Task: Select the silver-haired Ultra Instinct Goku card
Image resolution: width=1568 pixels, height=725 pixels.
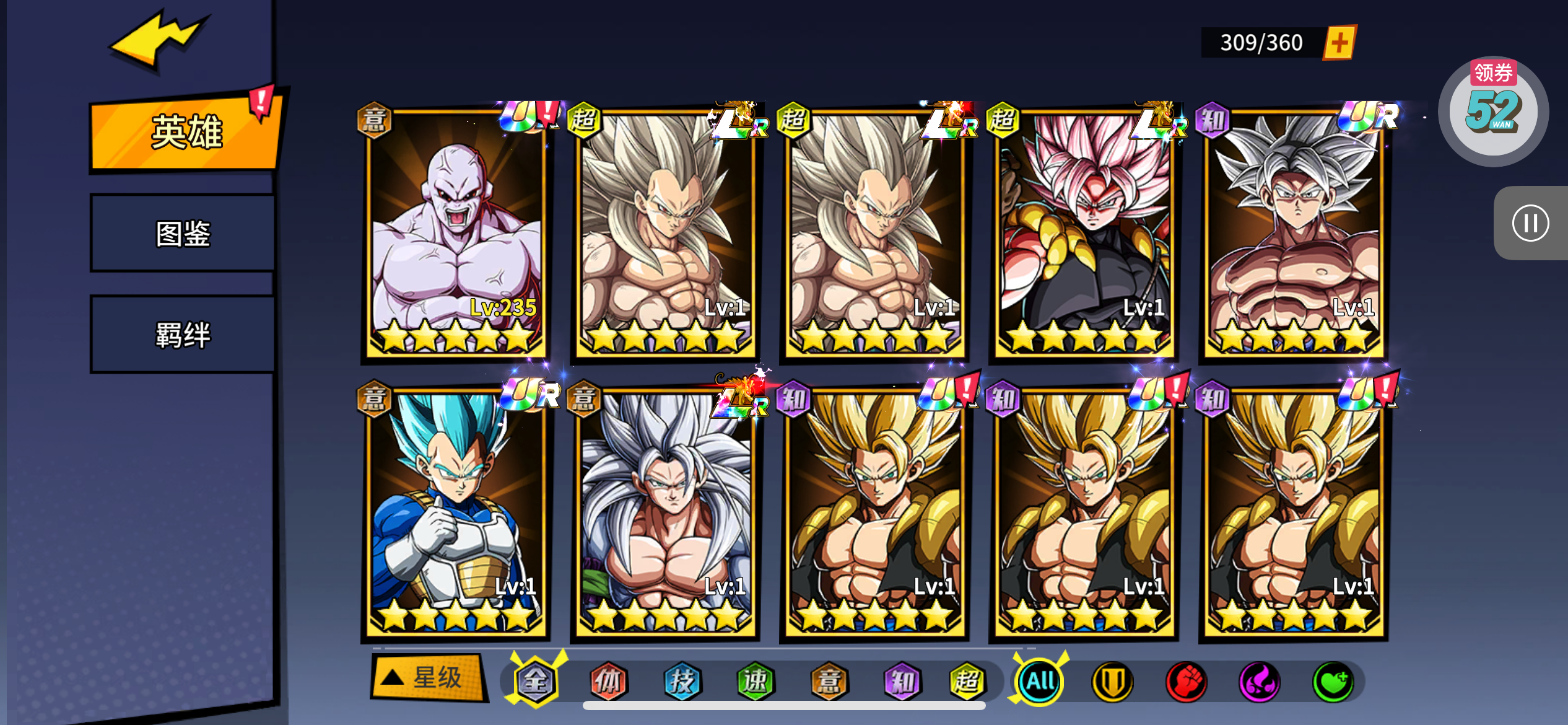Action: tap(1293, 232)
